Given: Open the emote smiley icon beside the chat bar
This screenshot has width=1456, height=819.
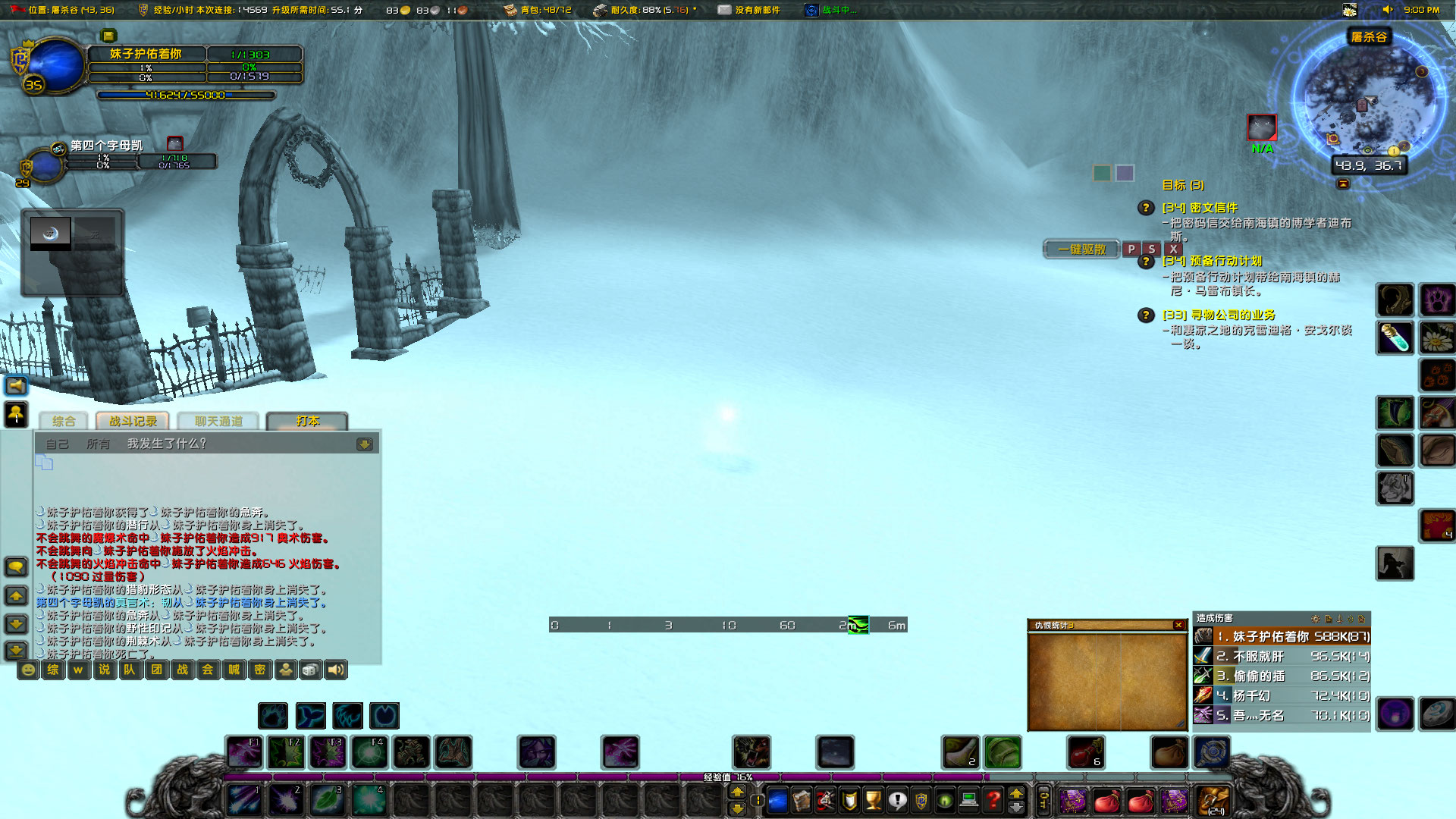Looking at the screenshot, I should (x=27, y=670).
